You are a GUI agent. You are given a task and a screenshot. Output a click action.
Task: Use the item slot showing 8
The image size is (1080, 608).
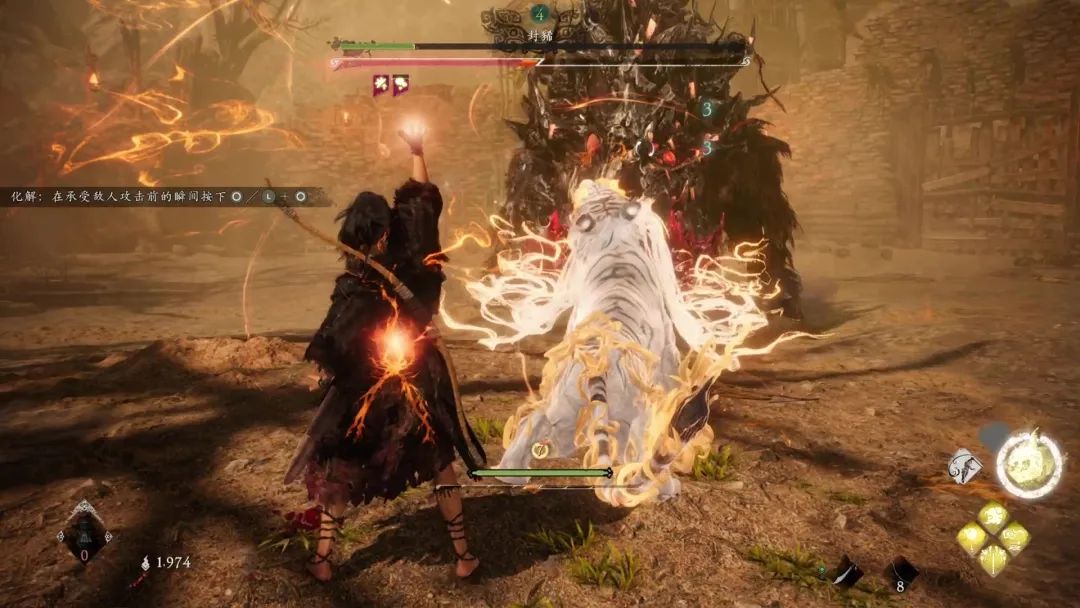coord(903,573)
